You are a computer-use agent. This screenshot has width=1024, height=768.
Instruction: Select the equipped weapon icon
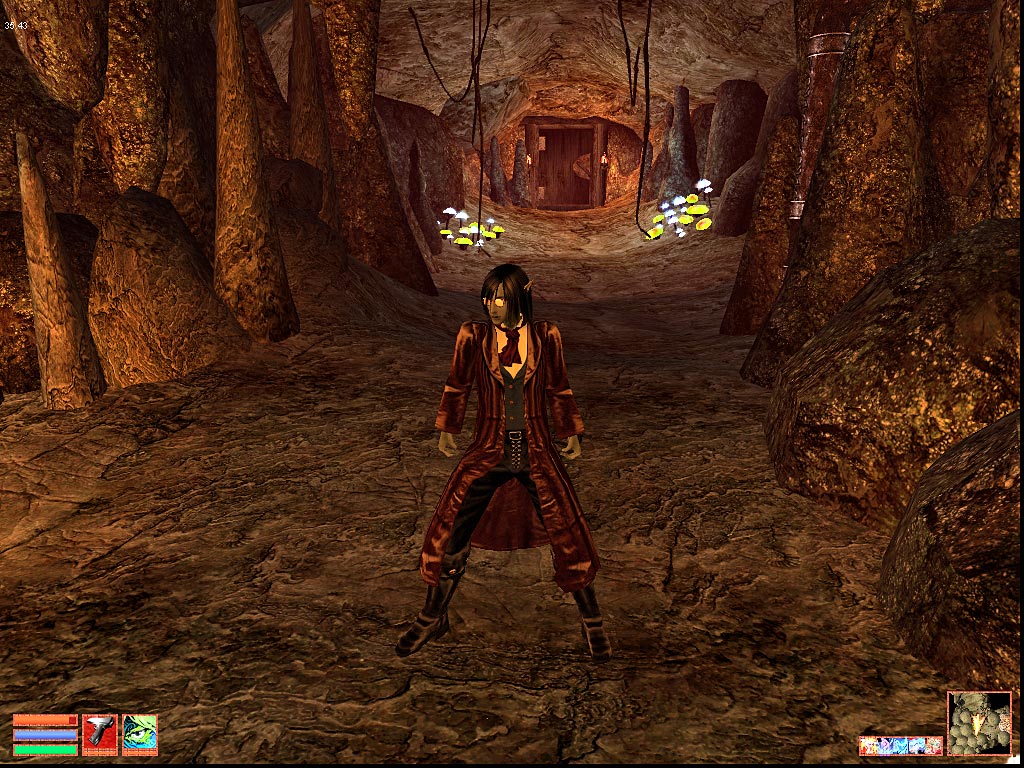click(100, 734)
